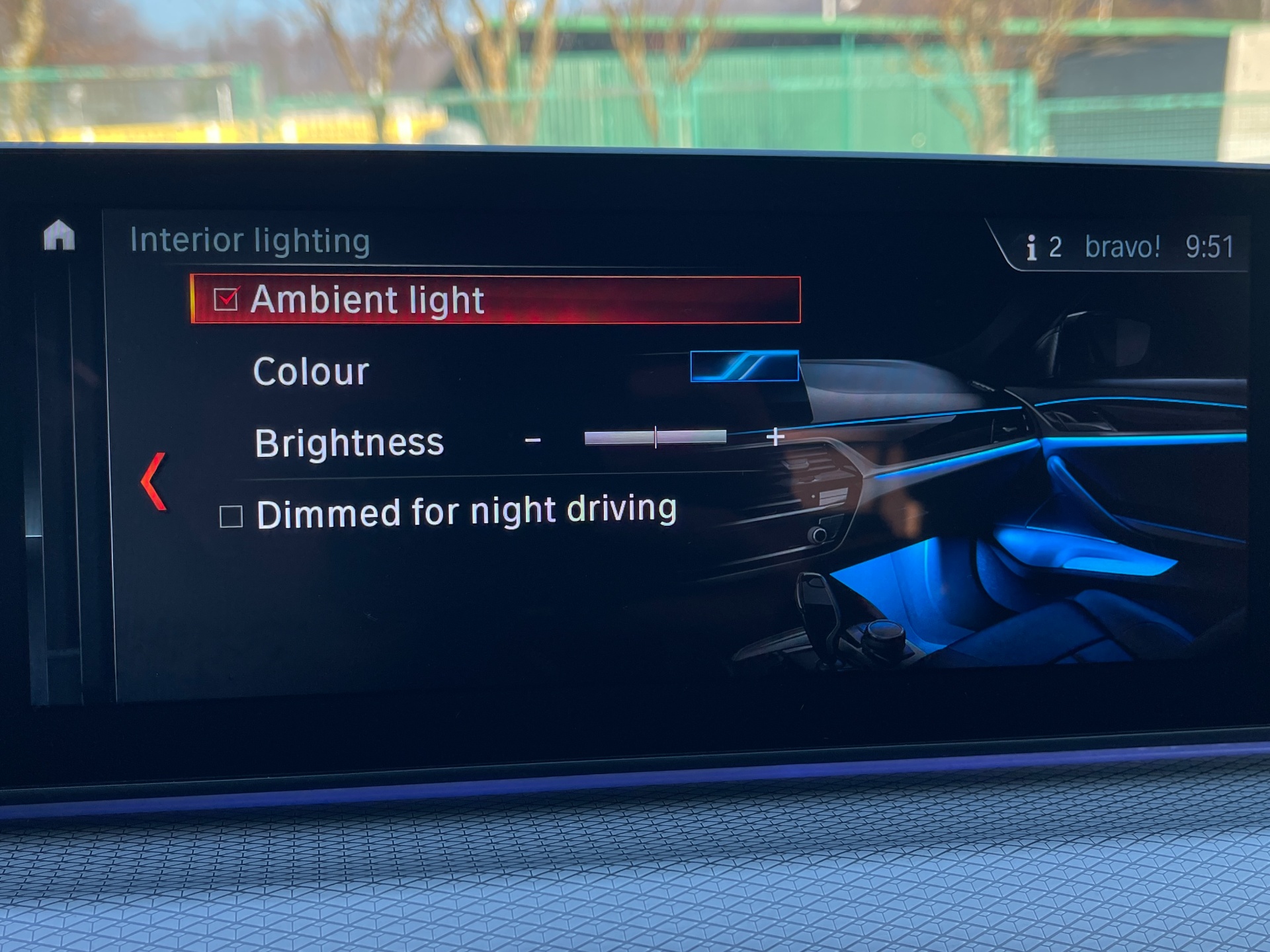
Task: Go back using the red left arrow
Action: [153, 481]
